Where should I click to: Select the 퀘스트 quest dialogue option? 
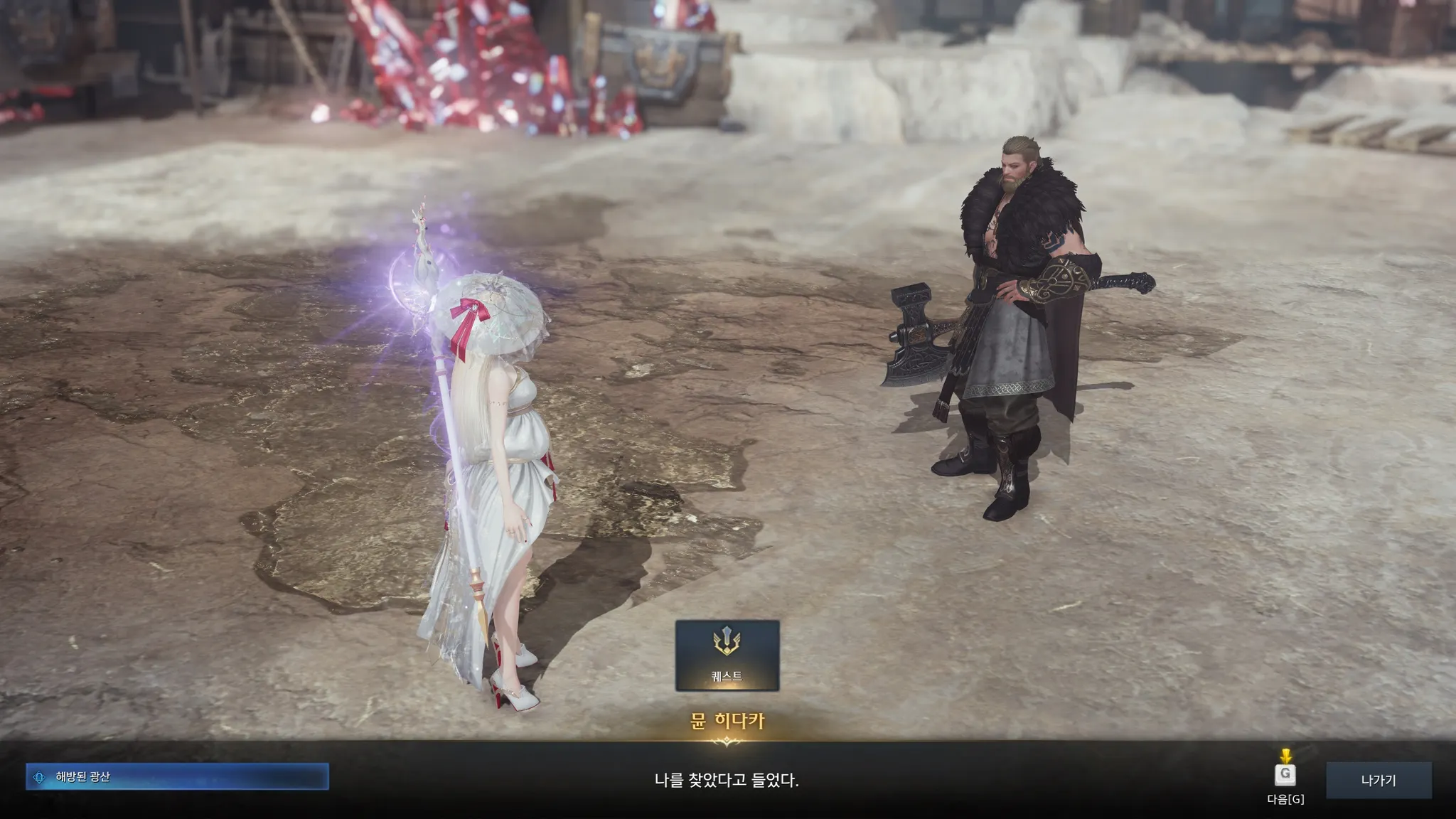(x=727, y=655)
